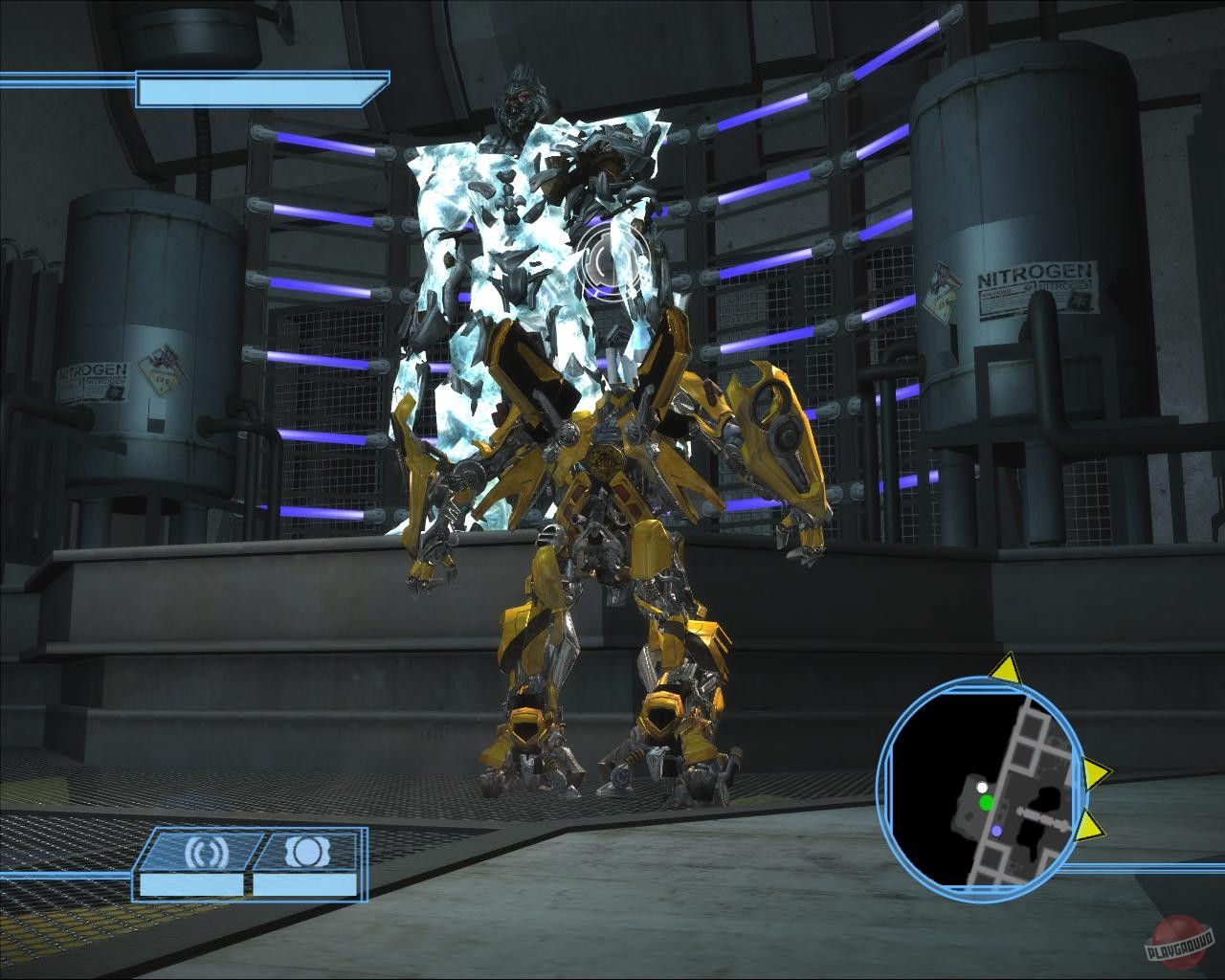Click frozen Megatron's head
This screenshot has height=980, width=1225.
(x=524, y=99)
